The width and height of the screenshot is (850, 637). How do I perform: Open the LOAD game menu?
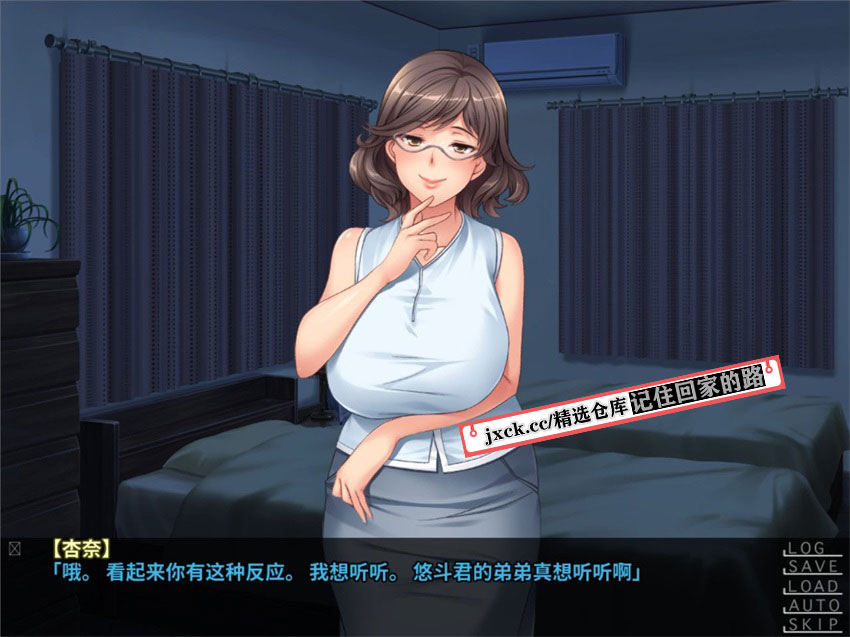(x=811, y=586)
